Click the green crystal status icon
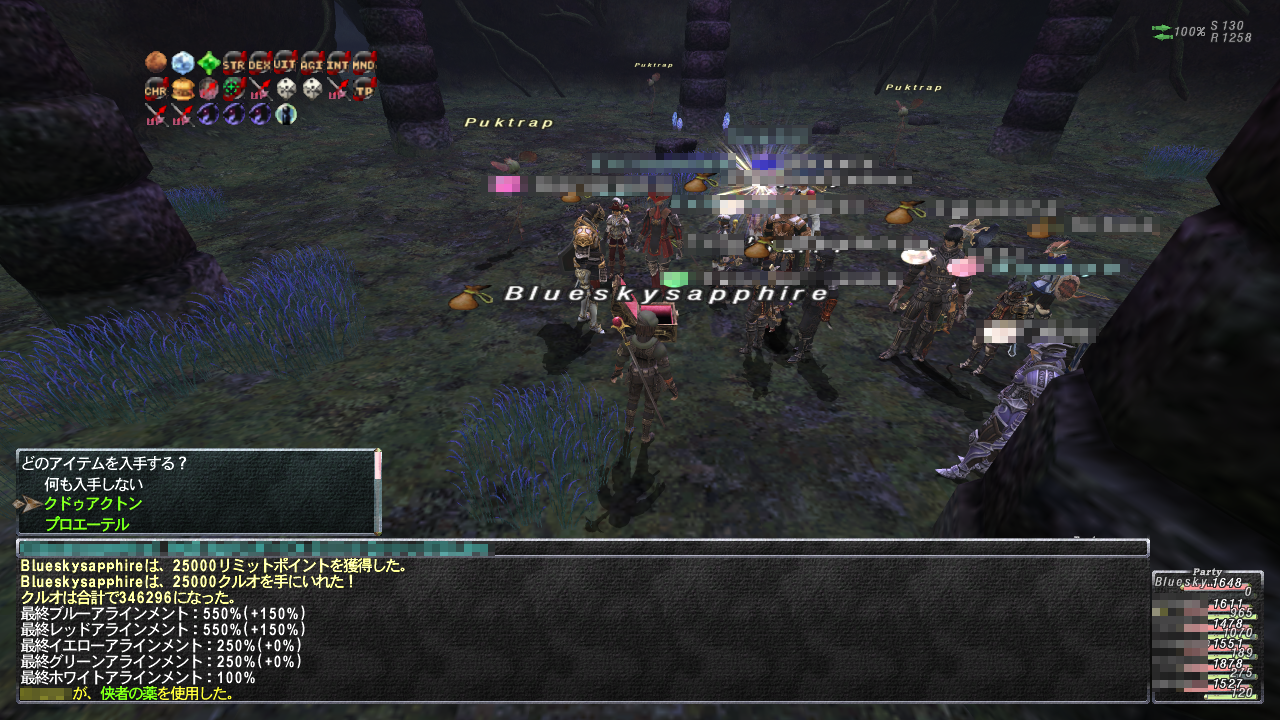 click(208, 63)
